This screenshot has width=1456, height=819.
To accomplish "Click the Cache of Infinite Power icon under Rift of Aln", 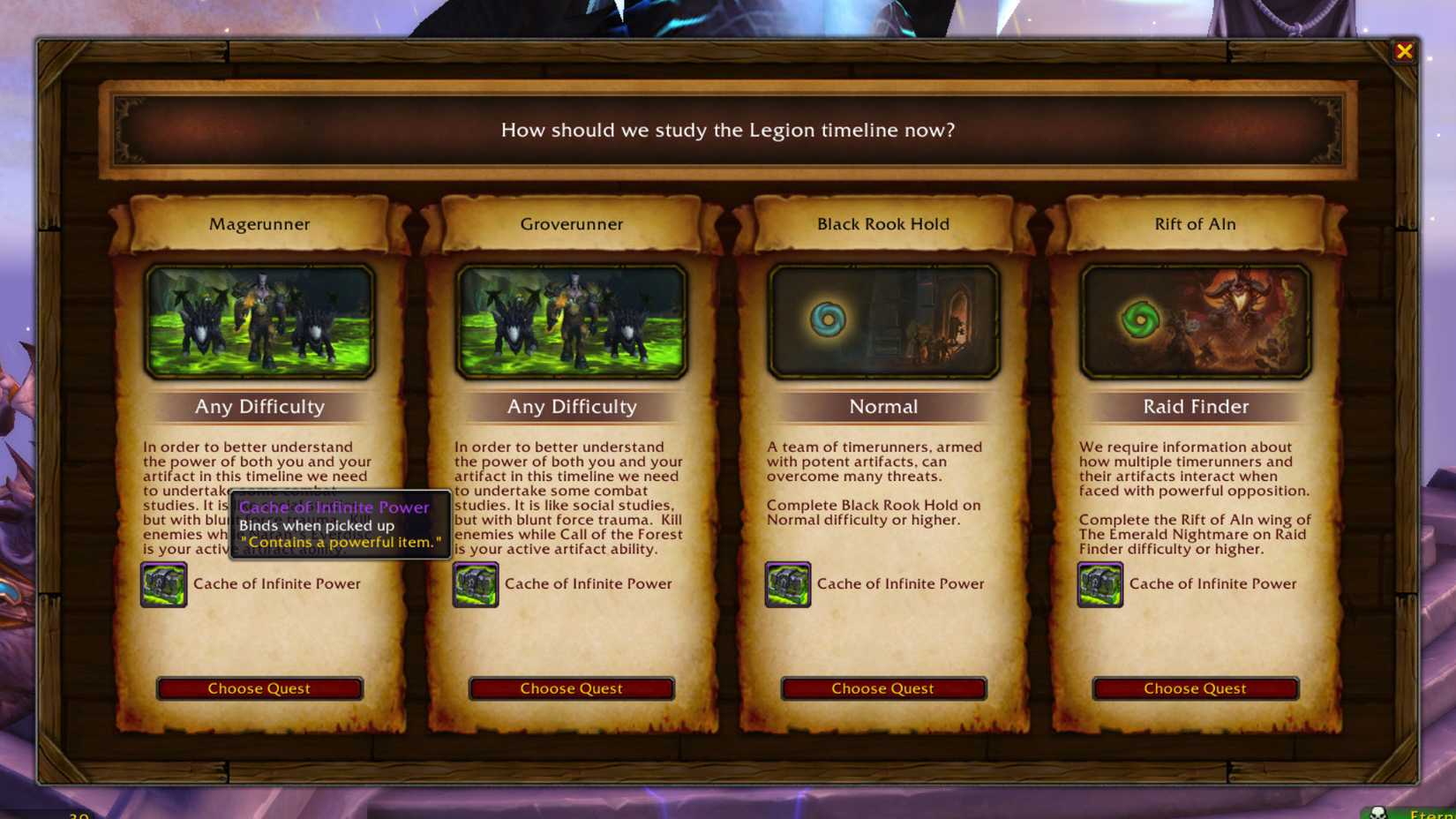I will pos(1100,584).
